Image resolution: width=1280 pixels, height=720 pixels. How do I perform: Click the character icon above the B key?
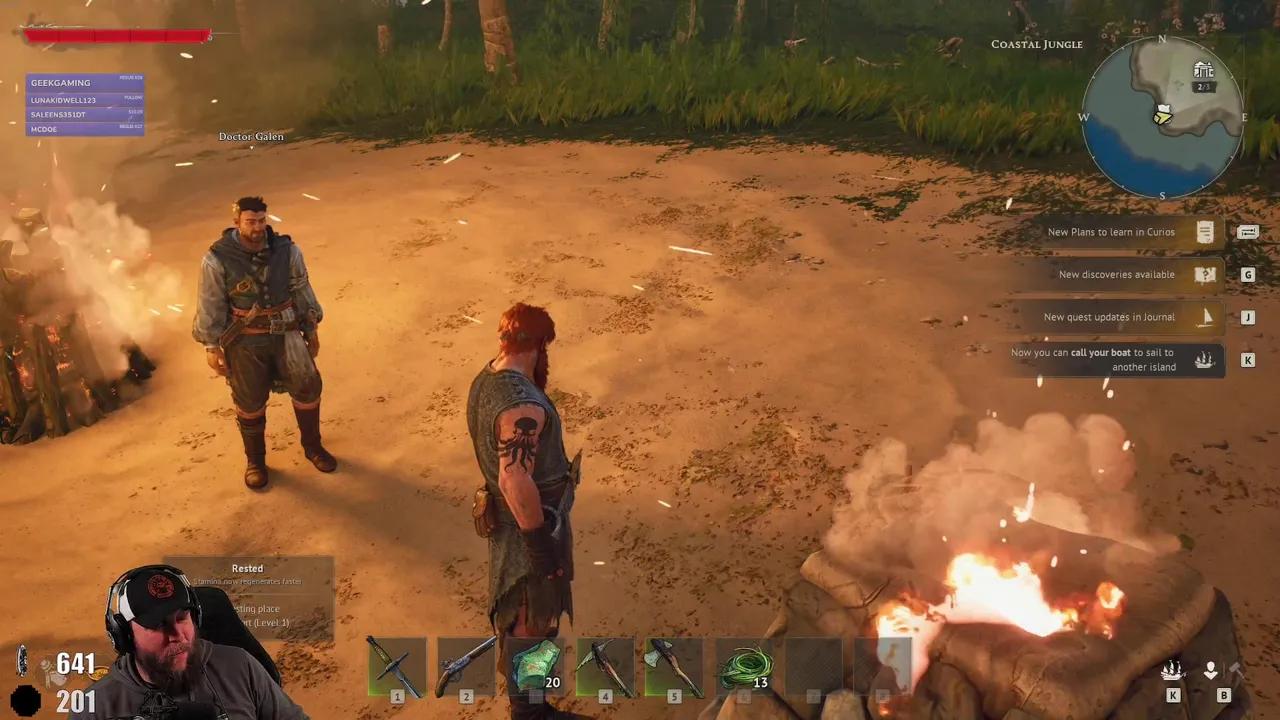coord(1210,668)
